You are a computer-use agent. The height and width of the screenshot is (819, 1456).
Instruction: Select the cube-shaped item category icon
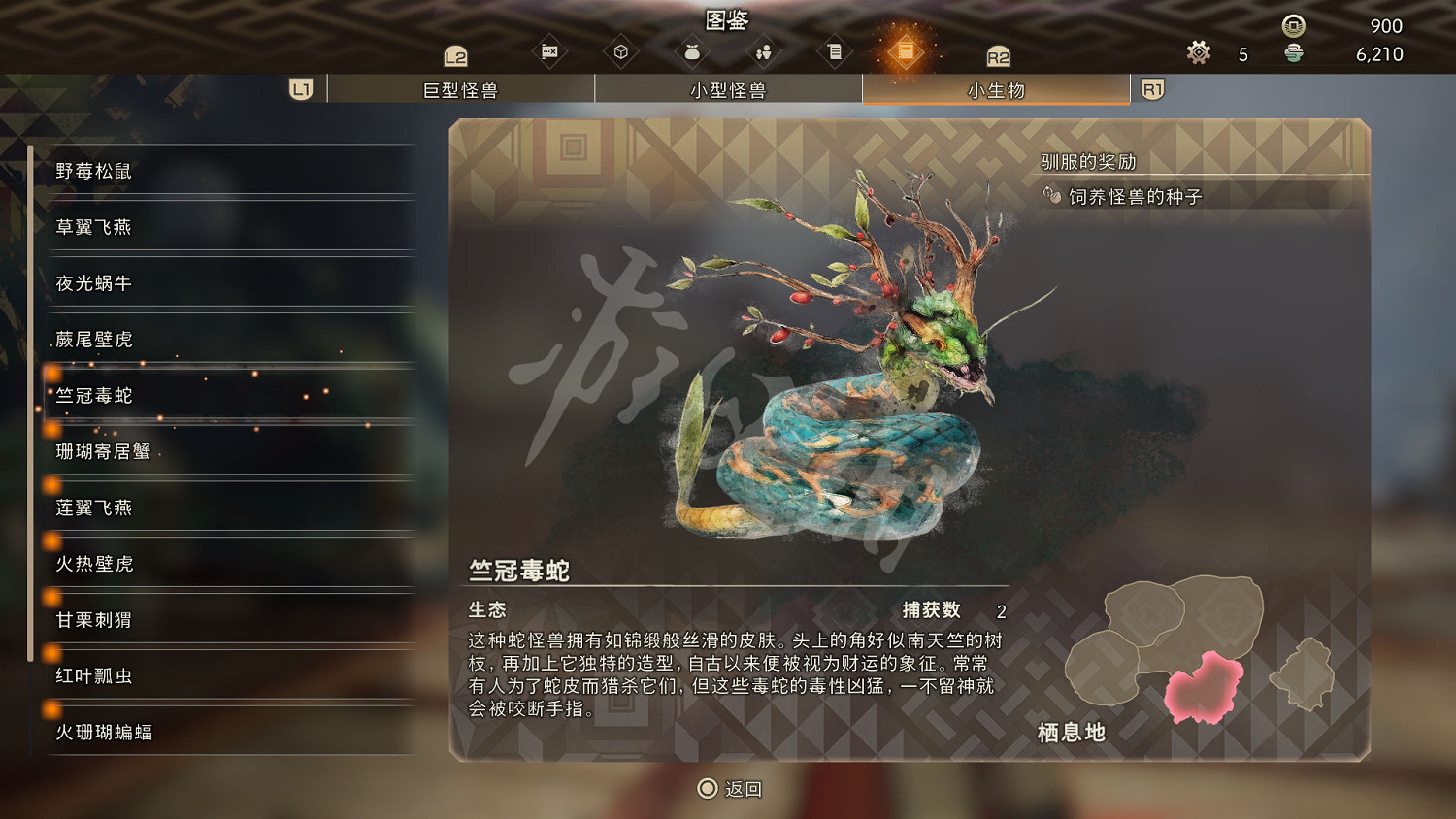[621, 50]
